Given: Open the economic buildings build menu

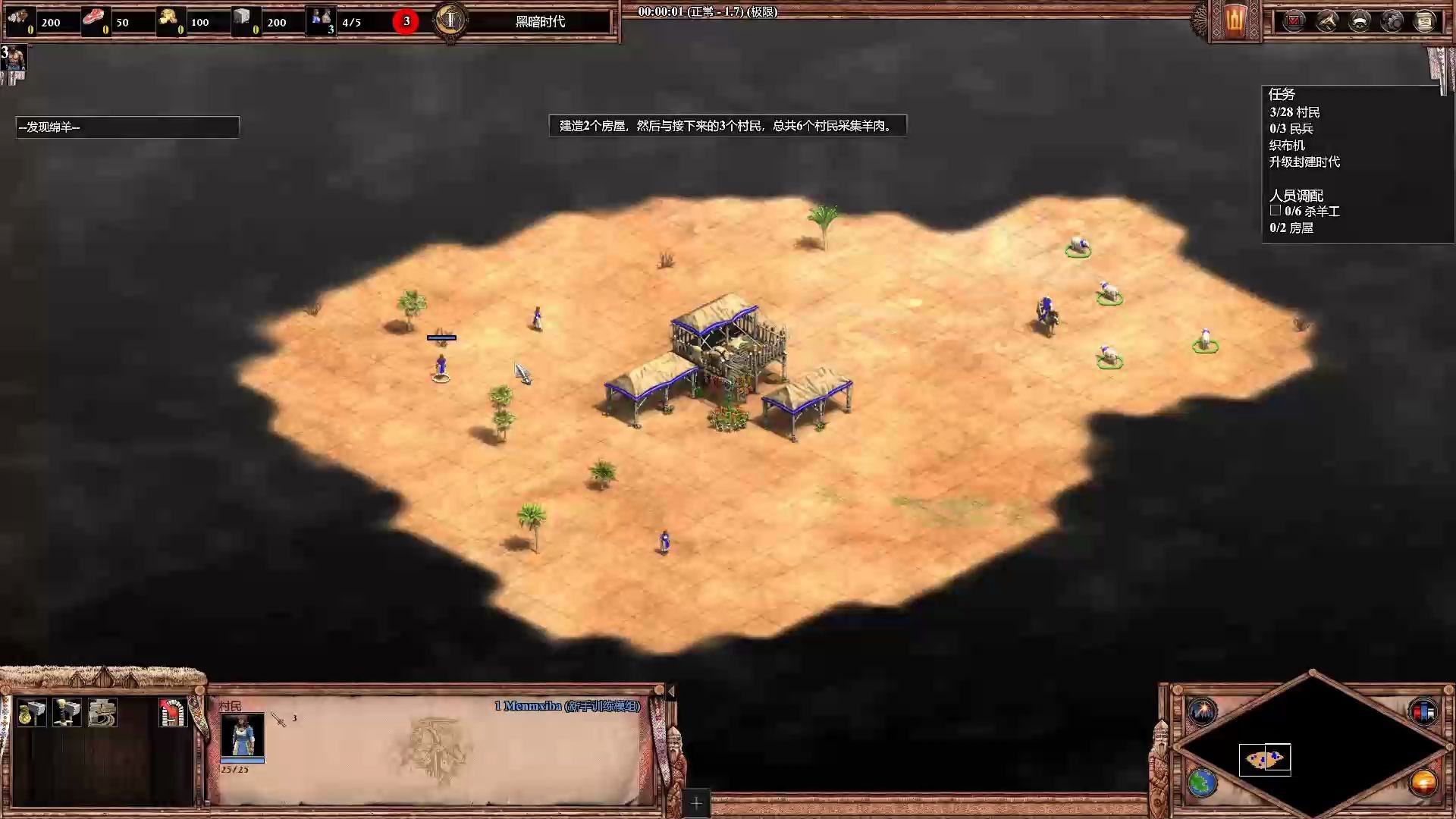Looking at the screenshot, I should [x=31, y=713].
